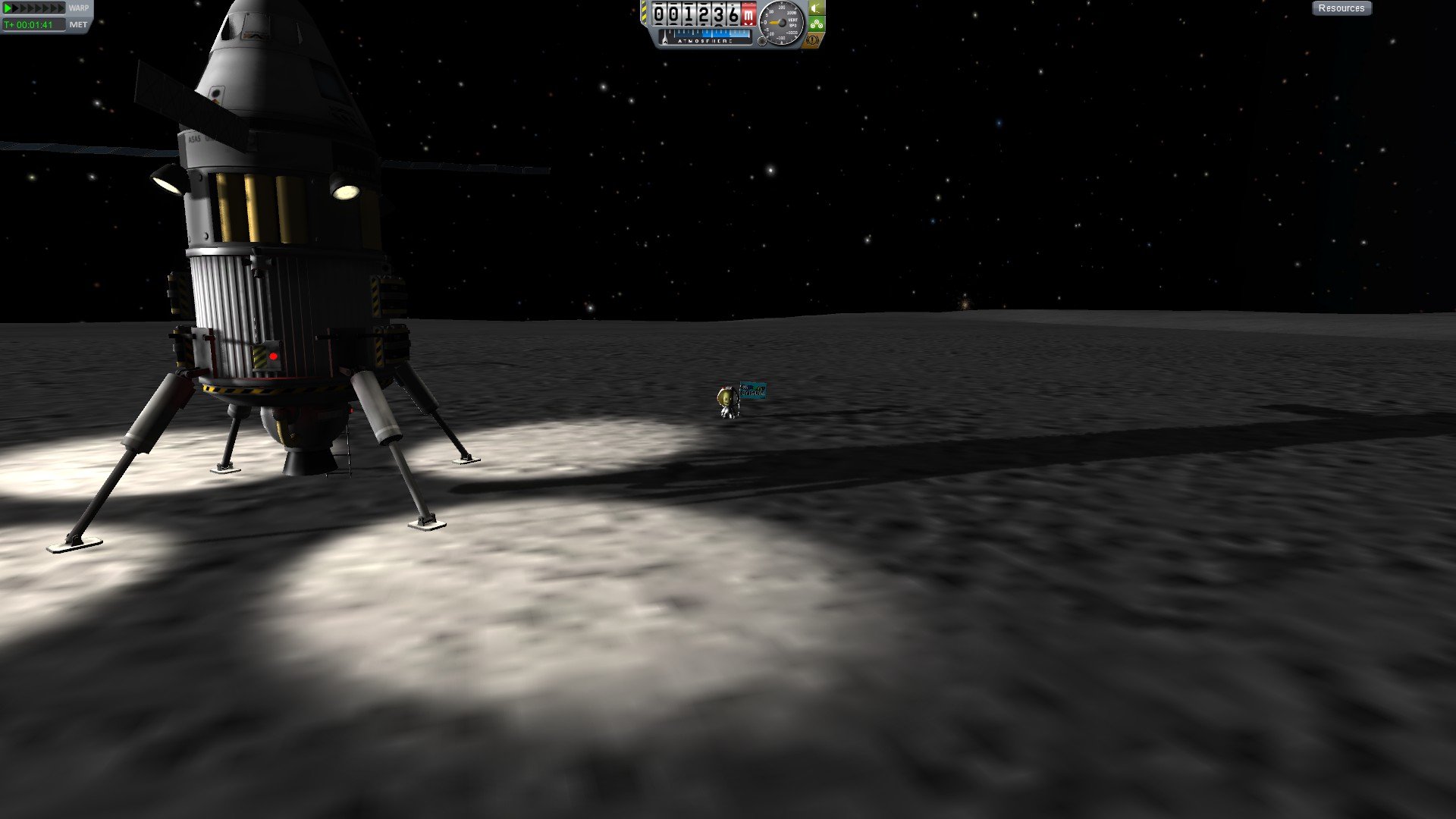Viewport: 1456px width, 819px height.
Task: Open the Resources panel
Action: 1341,8
